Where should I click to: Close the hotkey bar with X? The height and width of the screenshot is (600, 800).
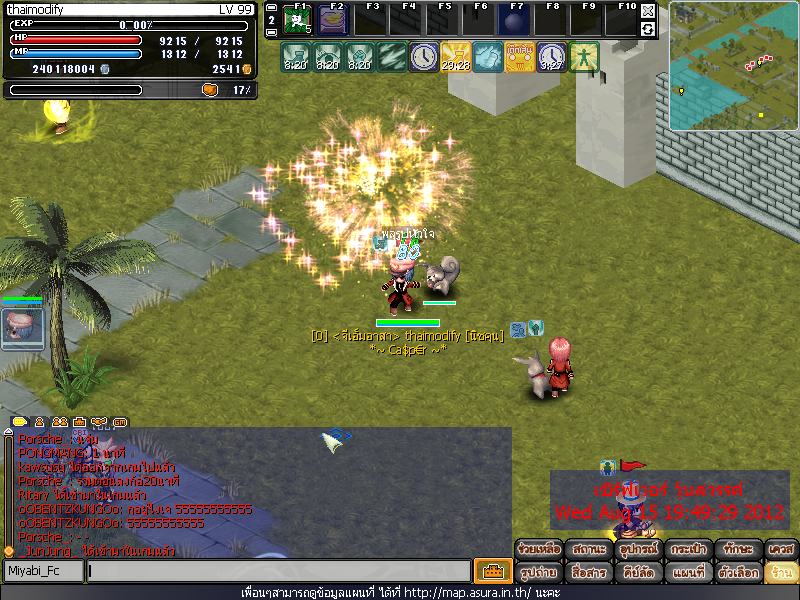pos(648,11)
